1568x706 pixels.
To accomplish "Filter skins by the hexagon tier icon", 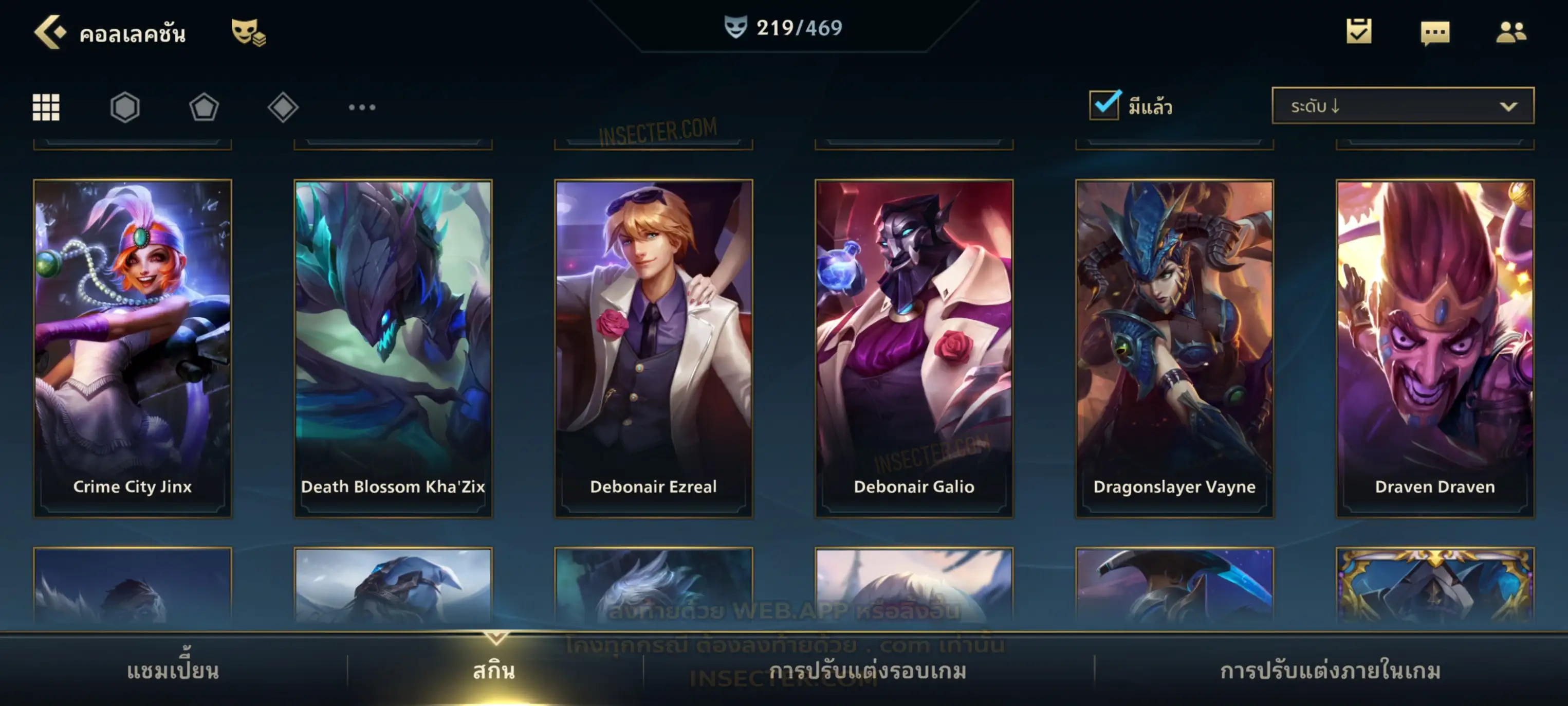I will coord(125,108).
